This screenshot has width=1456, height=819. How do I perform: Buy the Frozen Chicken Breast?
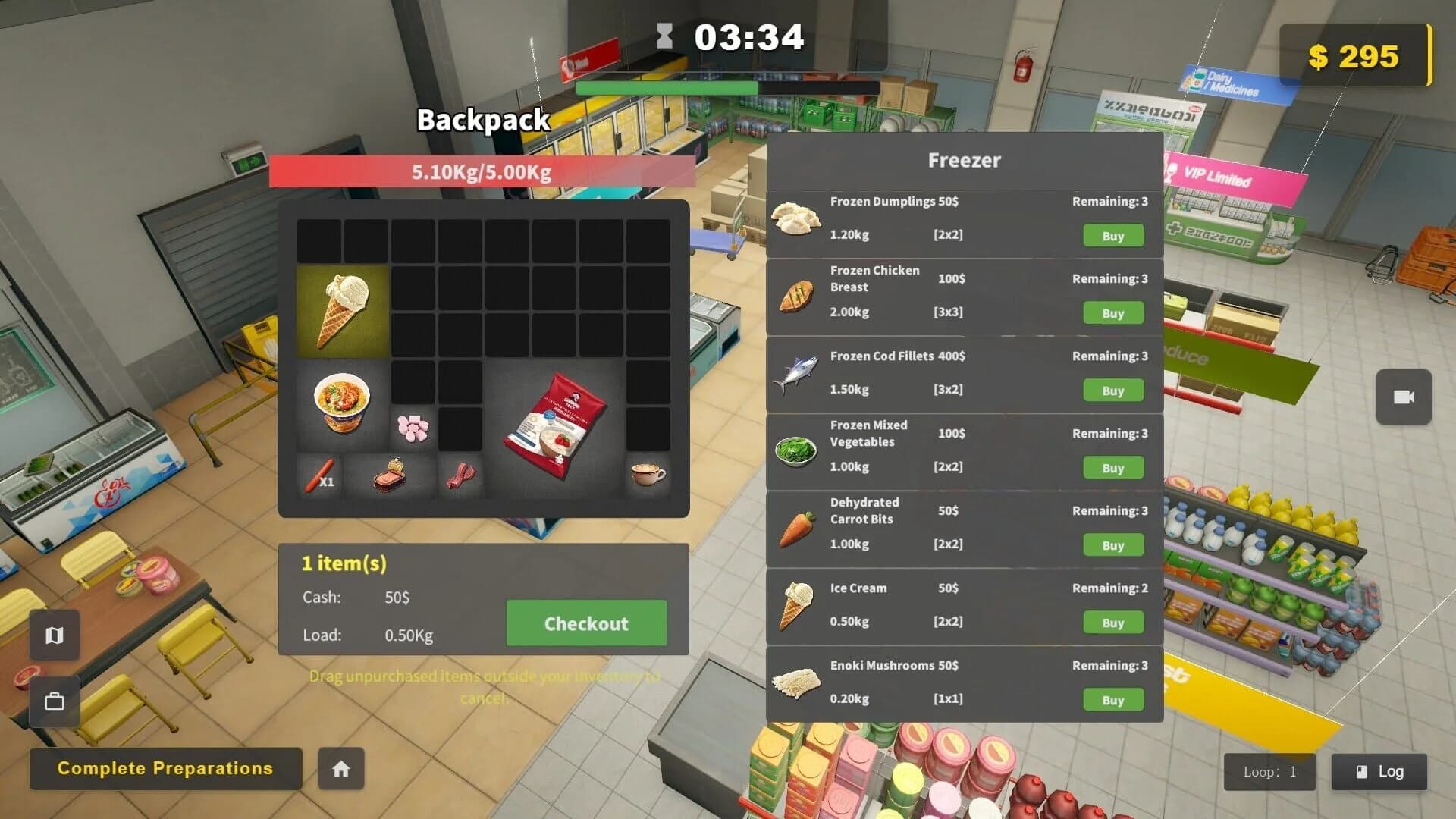pos(1112,313)
